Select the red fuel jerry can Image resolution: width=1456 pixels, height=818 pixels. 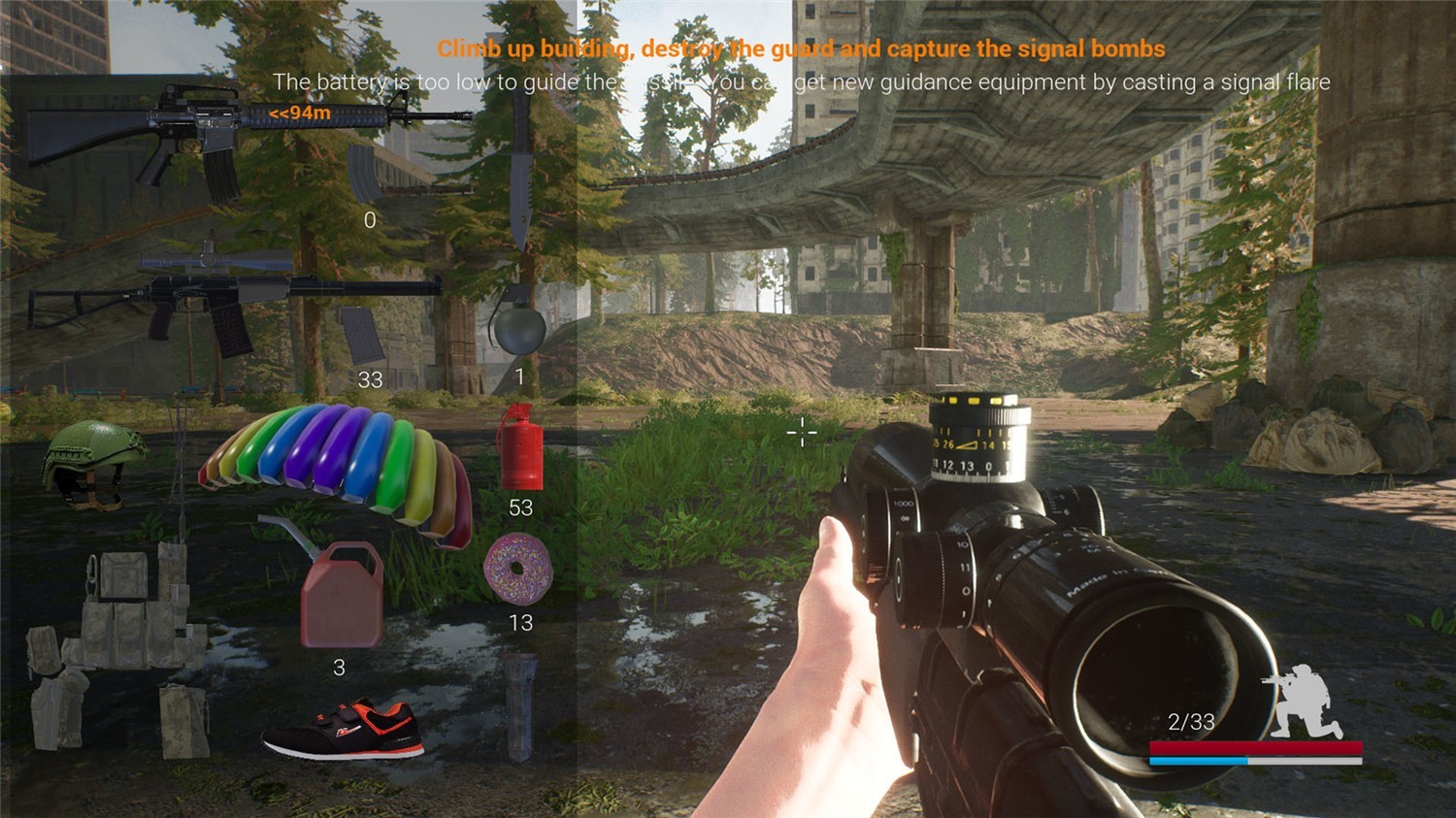pyautogui.click(x=339, y=592)
